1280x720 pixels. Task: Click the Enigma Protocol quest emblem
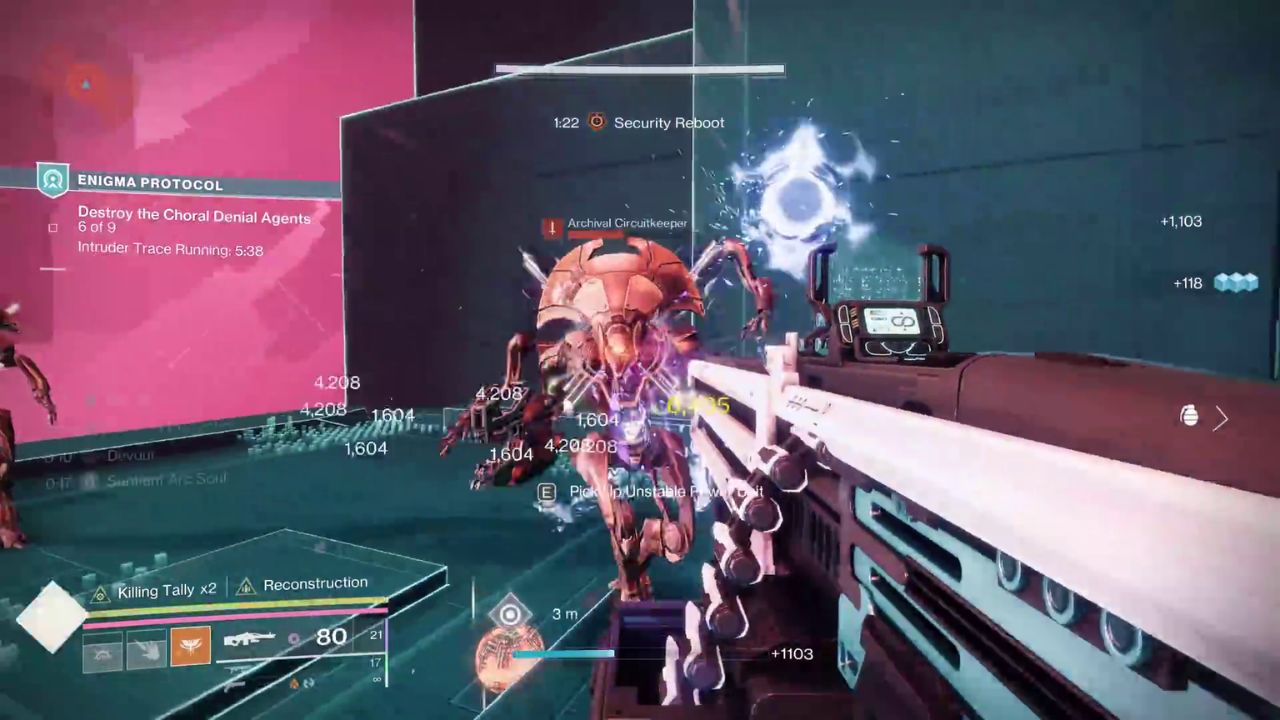pos(51,183)
